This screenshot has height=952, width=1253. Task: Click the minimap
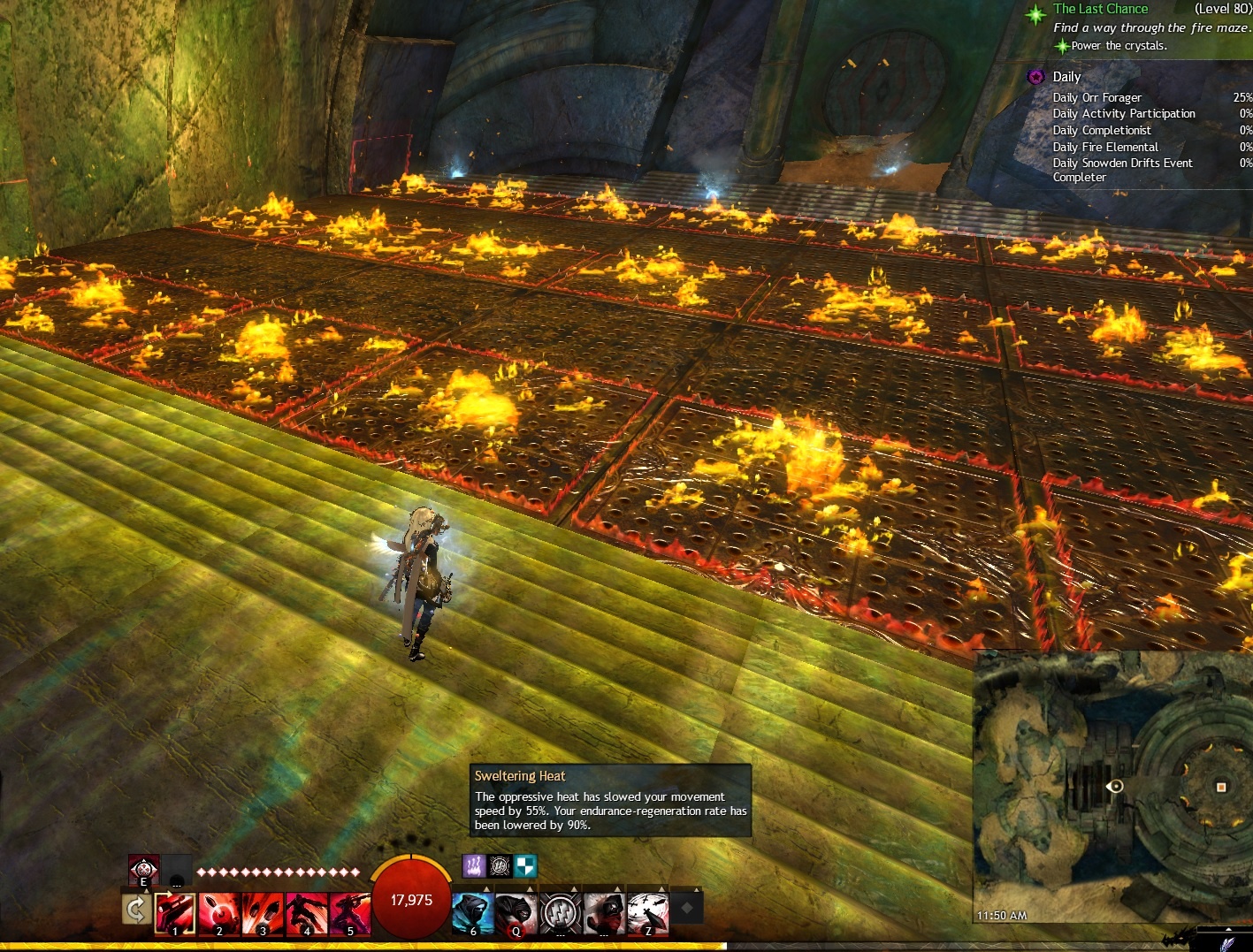1112,787
